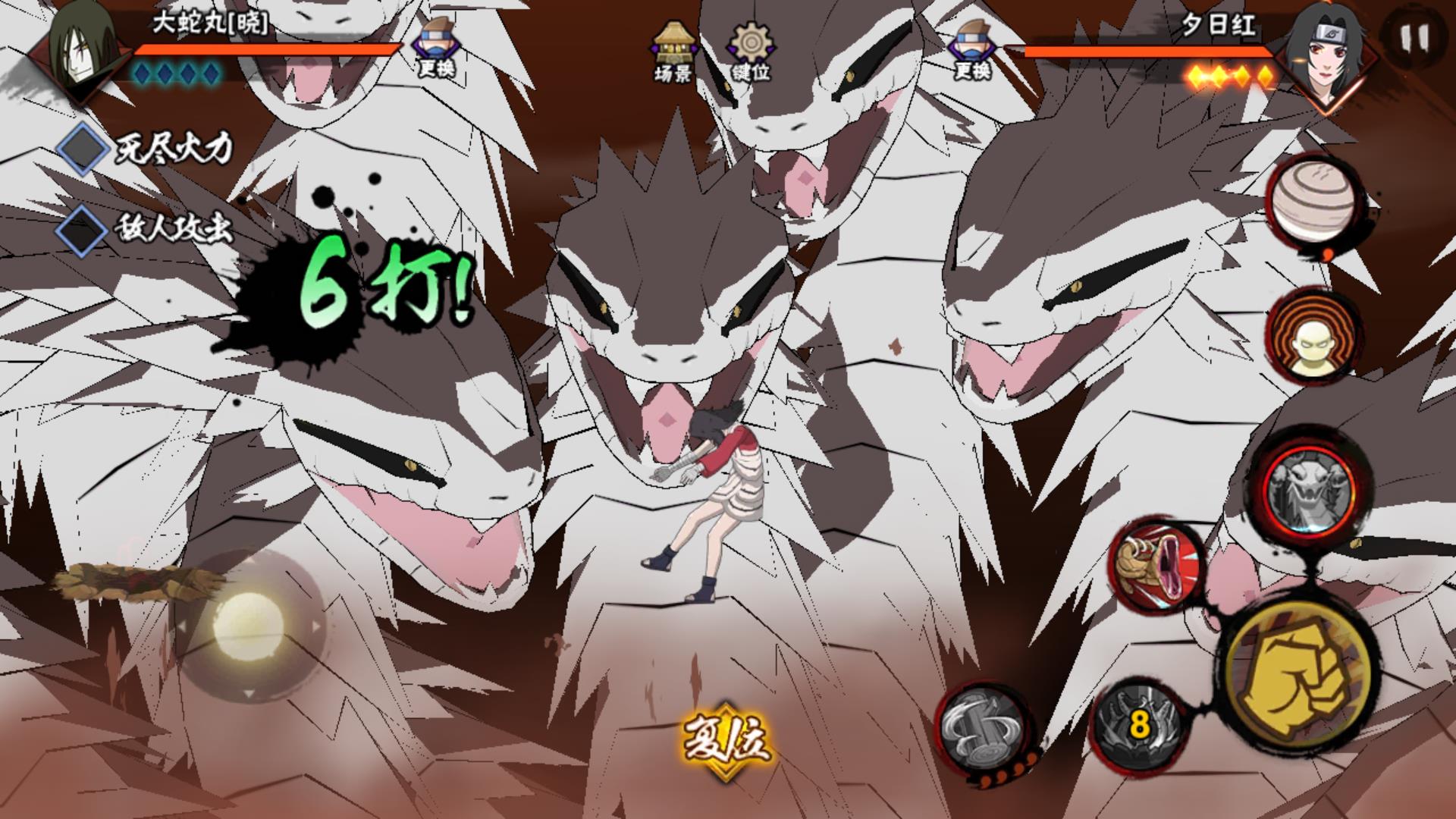Toggle the 无尽火力 option
This screenshot has width=1456, height=819.
point(85,149)
